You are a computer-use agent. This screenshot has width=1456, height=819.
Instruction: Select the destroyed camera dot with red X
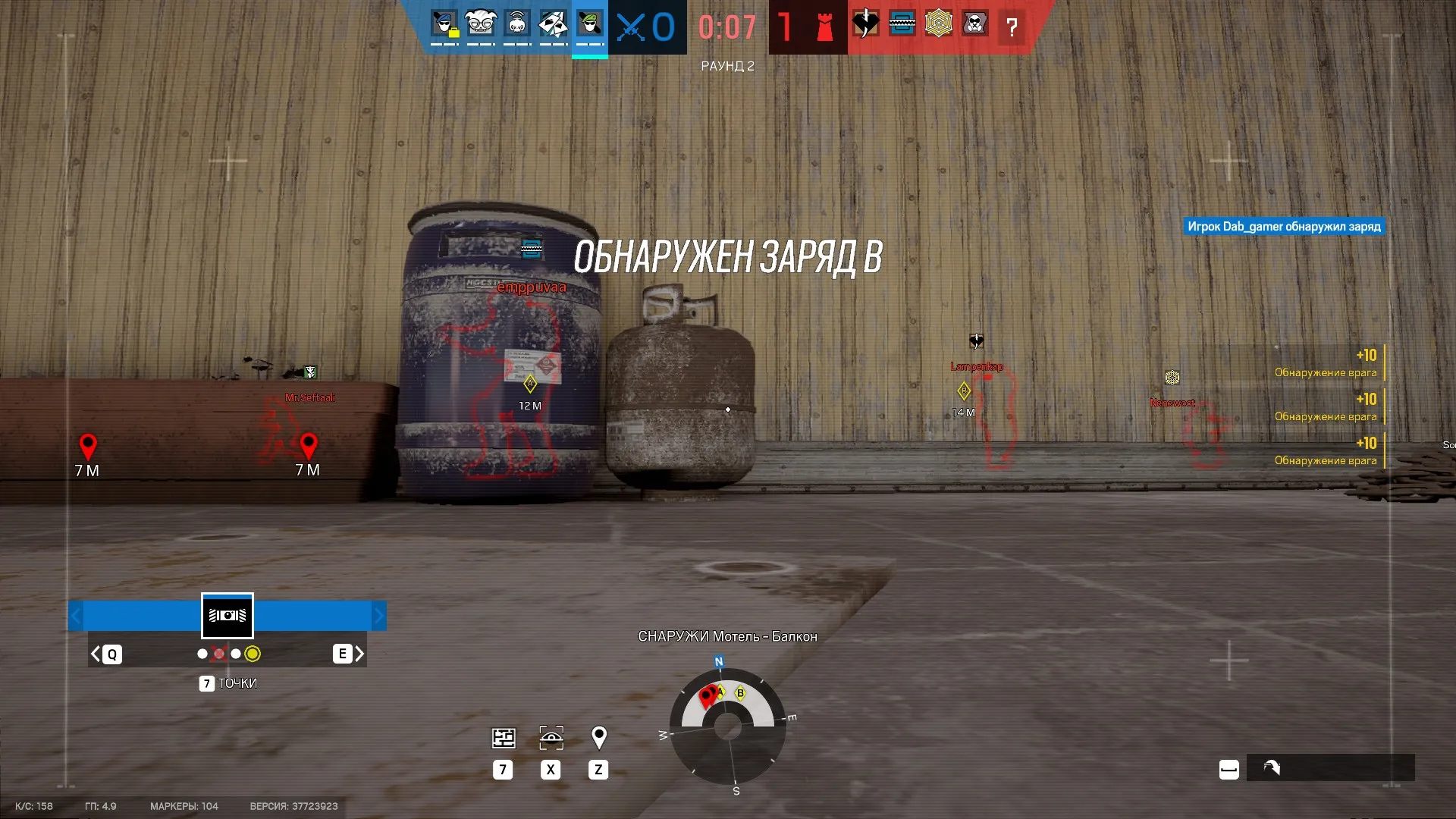click(x=219, y=654)
